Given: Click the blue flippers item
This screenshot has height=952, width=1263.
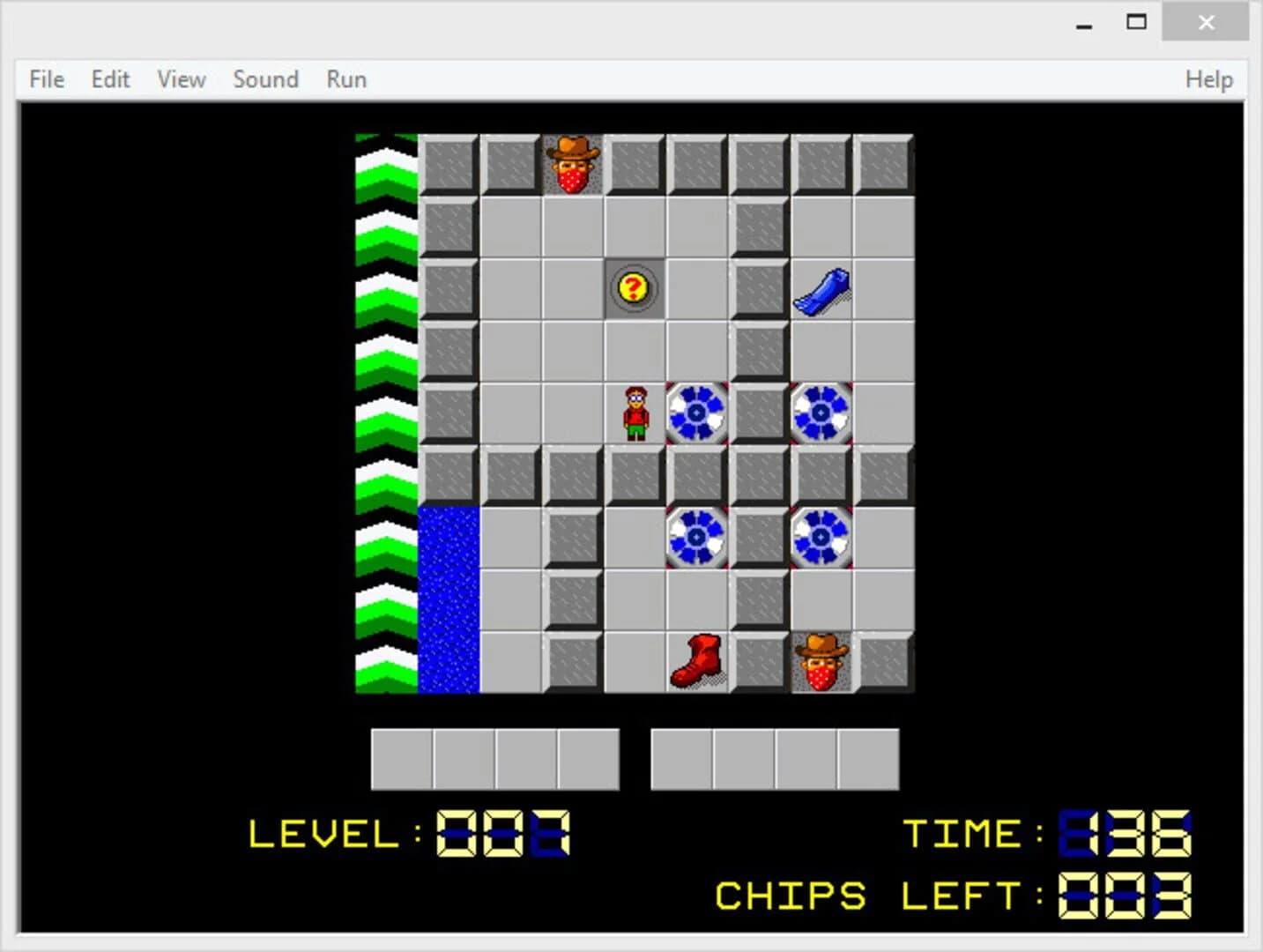Looking at the screenshot, I should (x=821, y=289).
